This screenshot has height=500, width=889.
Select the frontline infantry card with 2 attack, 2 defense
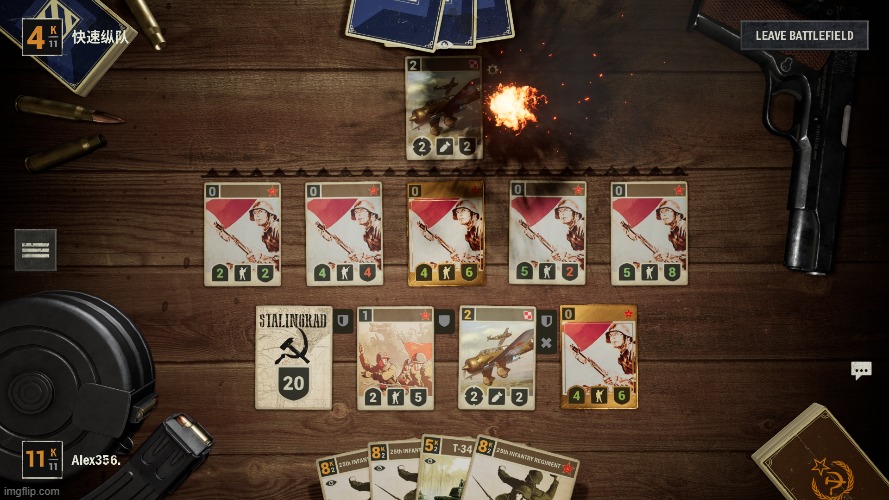pos(242,234)
